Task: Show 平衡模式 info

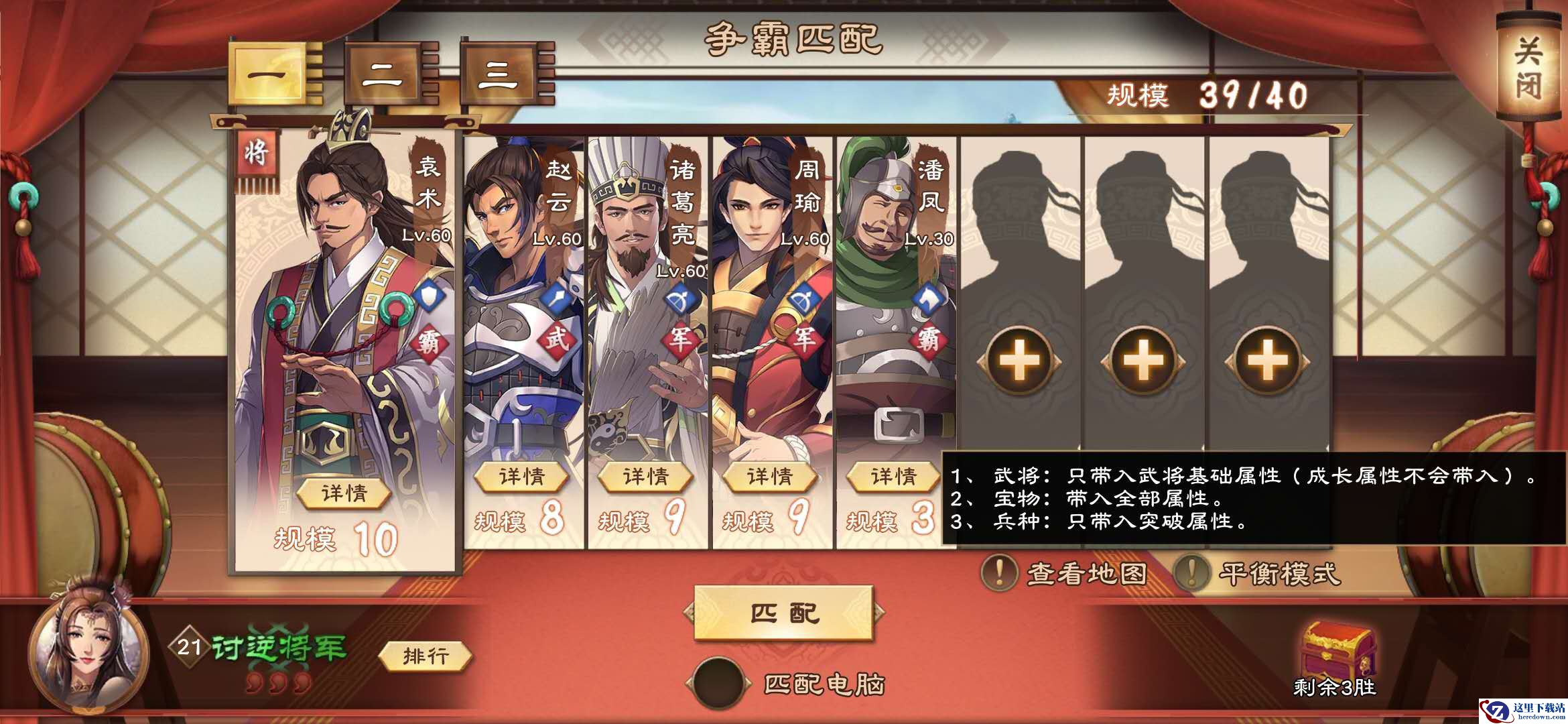Action: [1258, 574]
